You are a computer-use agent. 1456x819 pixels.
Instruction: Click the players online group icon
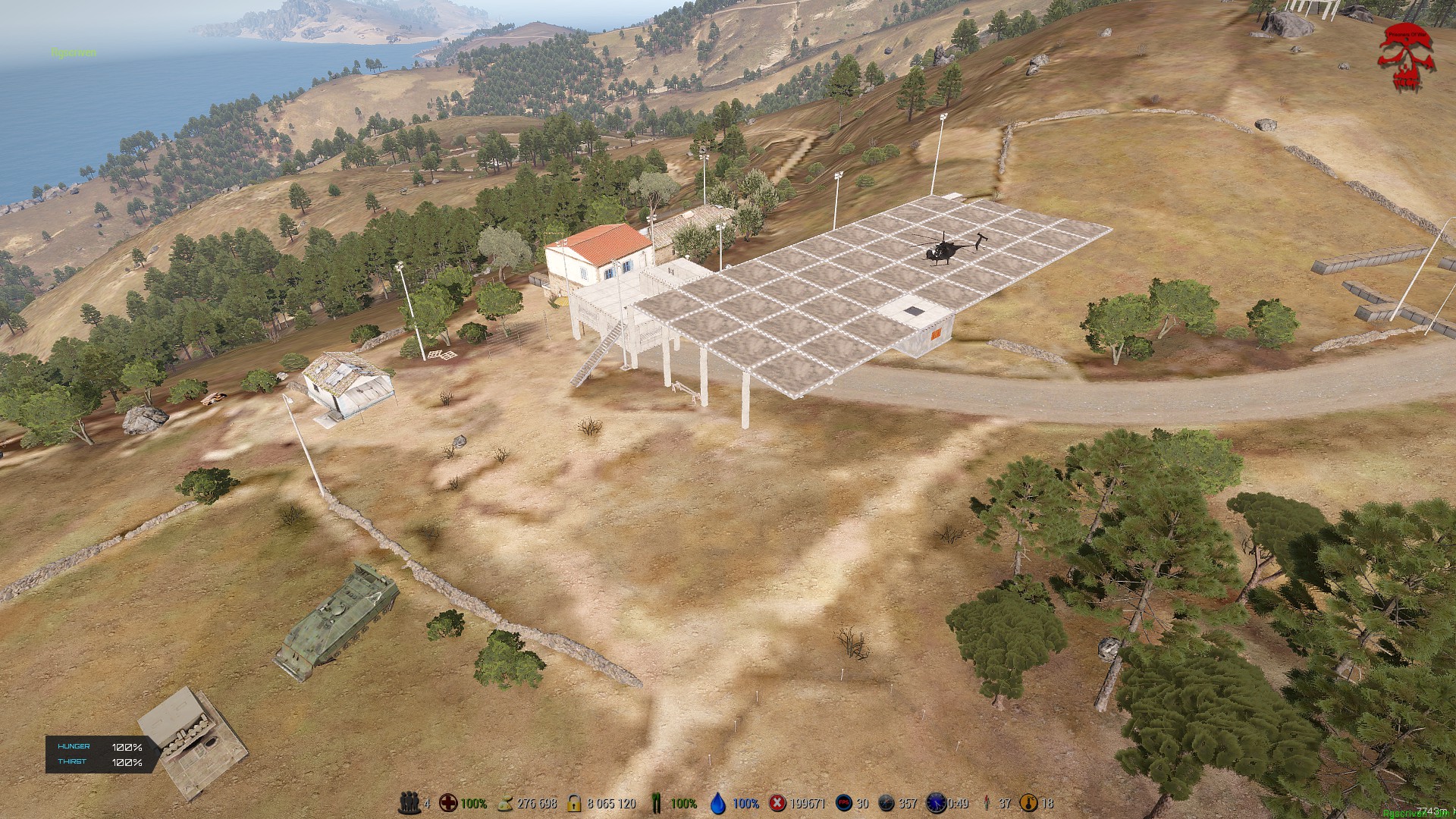[409, 803]
